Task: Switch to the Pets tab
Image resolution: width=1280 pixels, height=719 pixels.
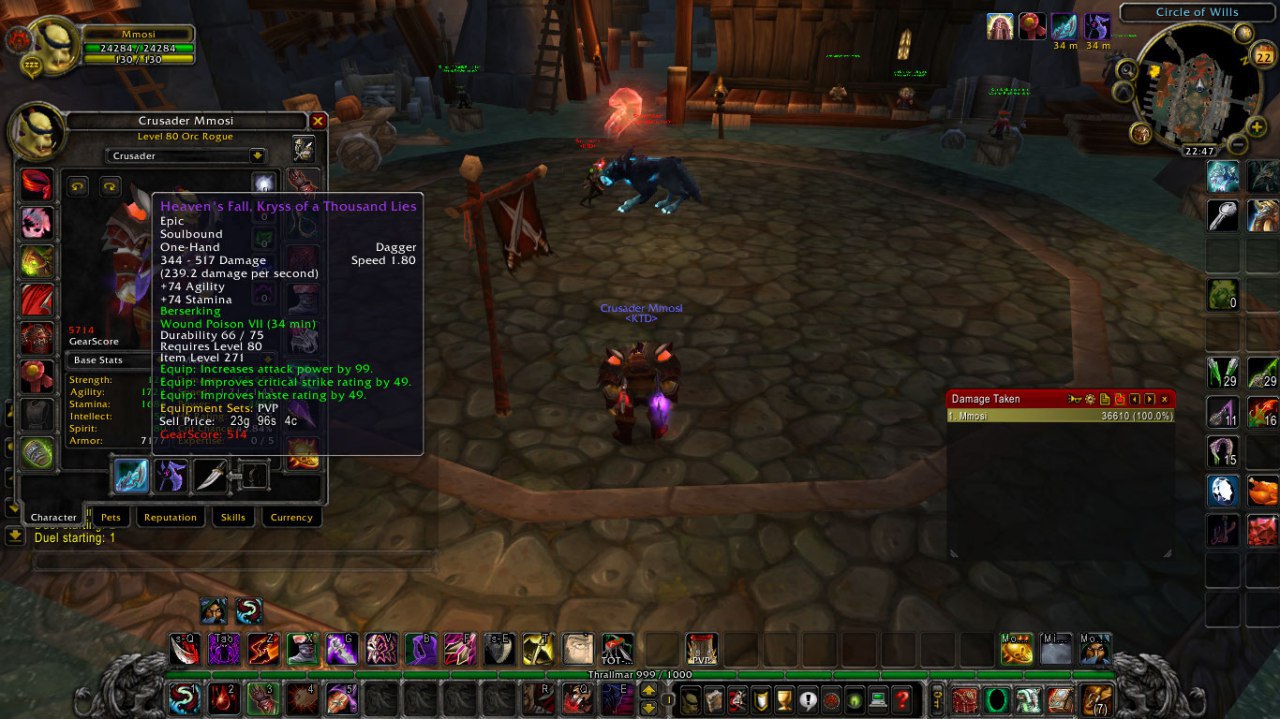Action: [x=110, y=517]
